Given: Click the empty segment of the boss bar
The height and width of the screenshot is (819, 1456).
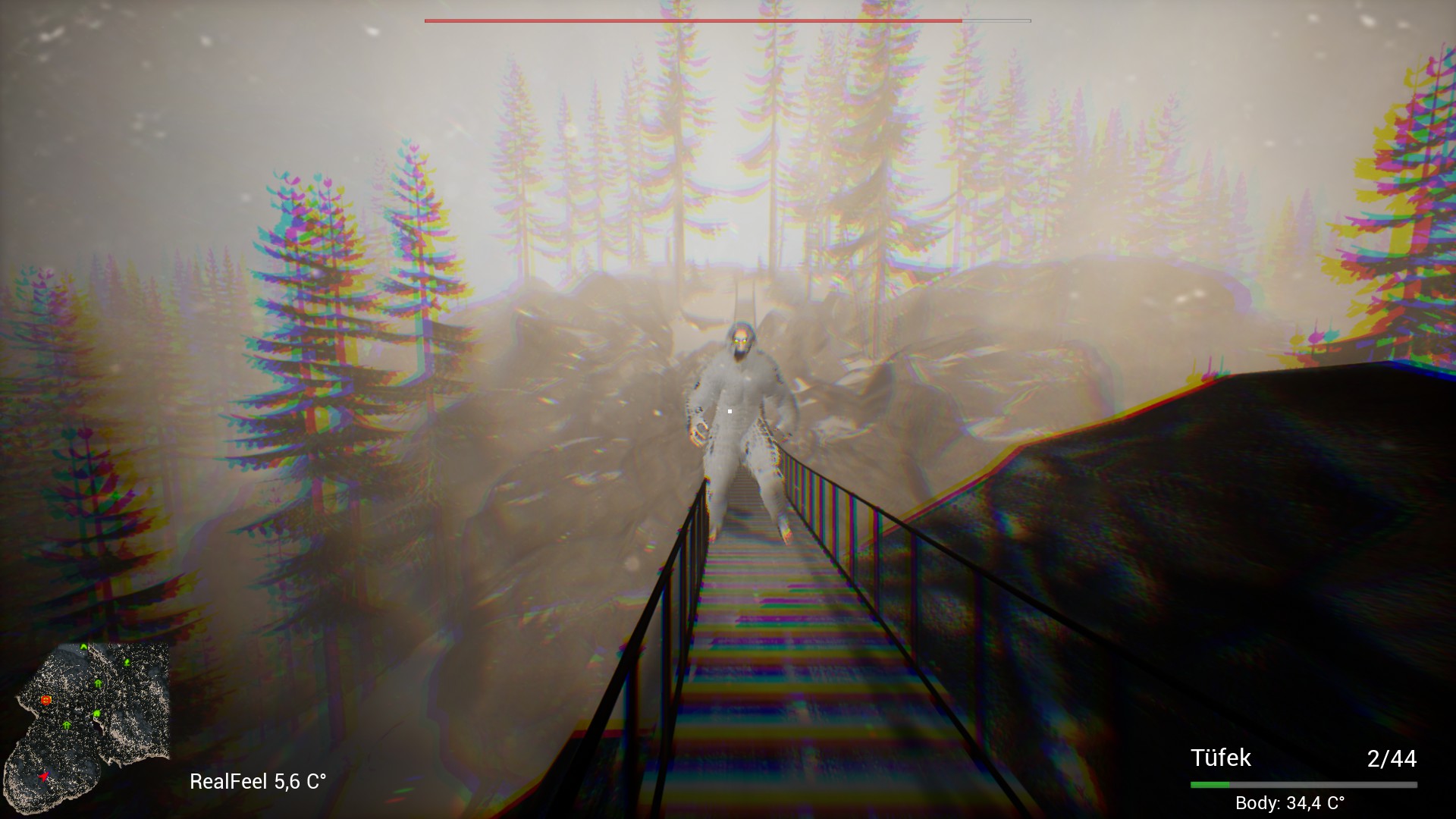Looking at the screenshot, I should [x=993, y=20].
